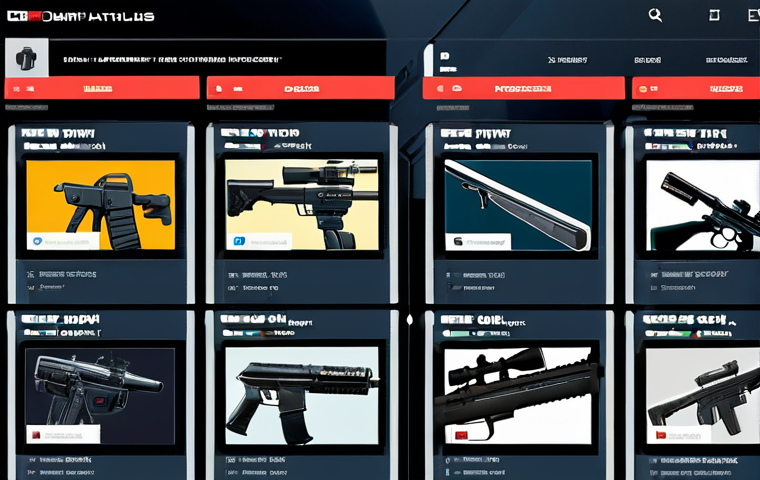
Task: Click the square icon beside the search magnifier
Action: pos(714,15)
